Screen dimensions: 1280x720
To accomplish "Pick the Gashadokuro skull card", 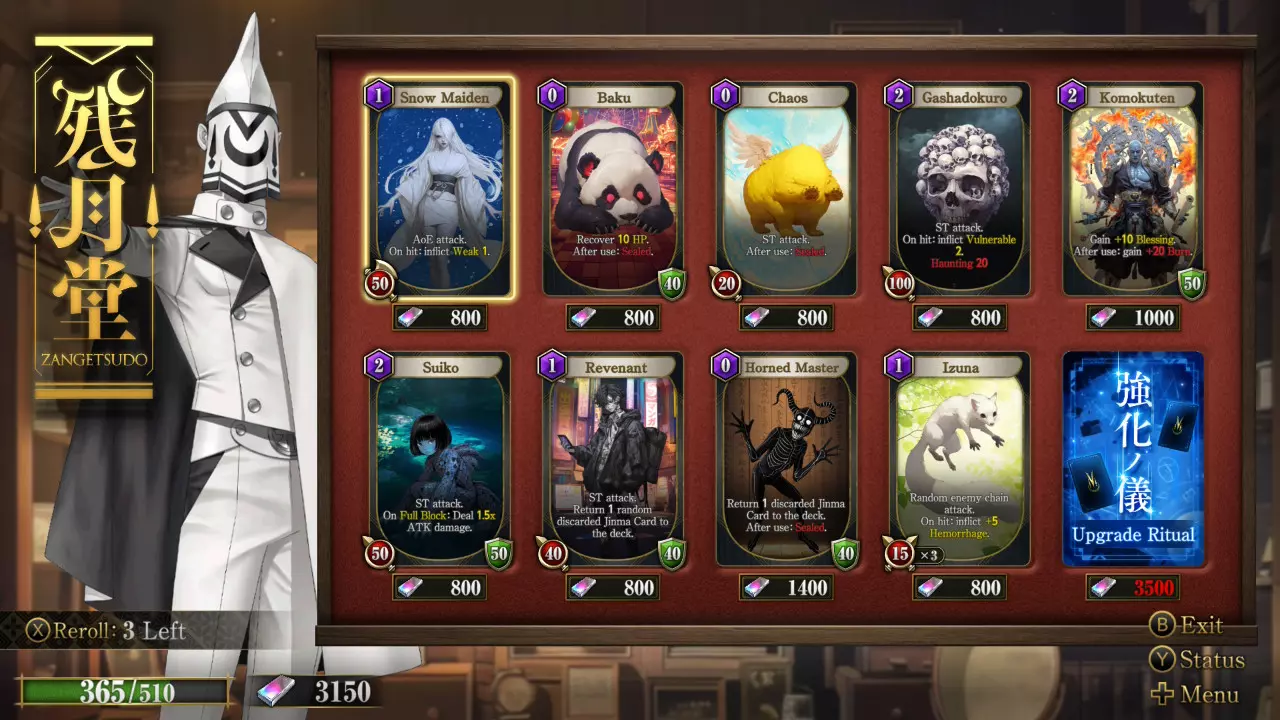I will click(x=961, y=189).
